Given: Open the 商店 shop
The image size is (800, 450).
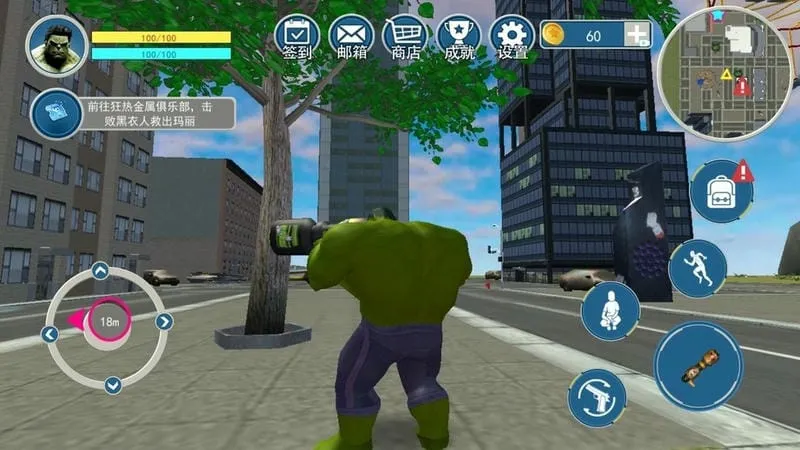Looking at the screenshot, I should click(405, 36).
